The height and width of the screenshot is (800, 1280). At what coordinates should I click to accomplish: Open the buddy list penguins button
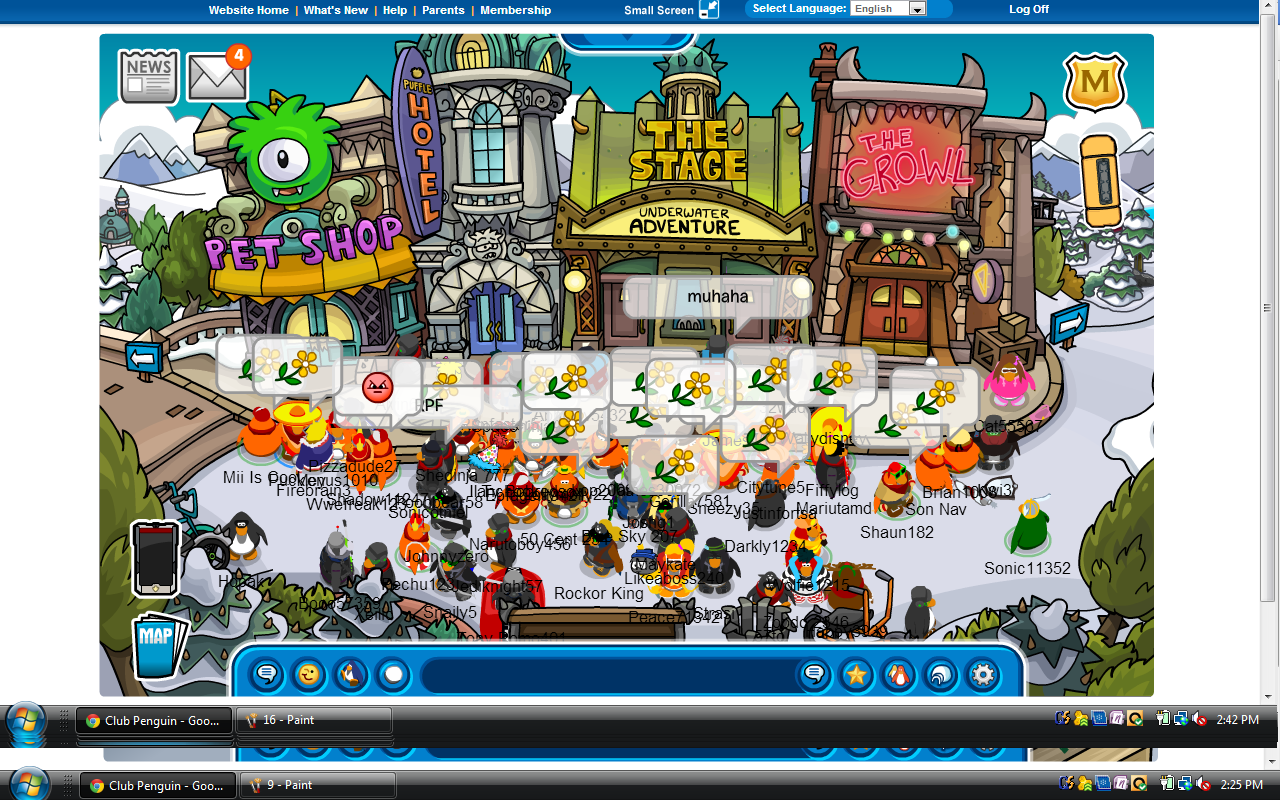click(x=898, y=675)
